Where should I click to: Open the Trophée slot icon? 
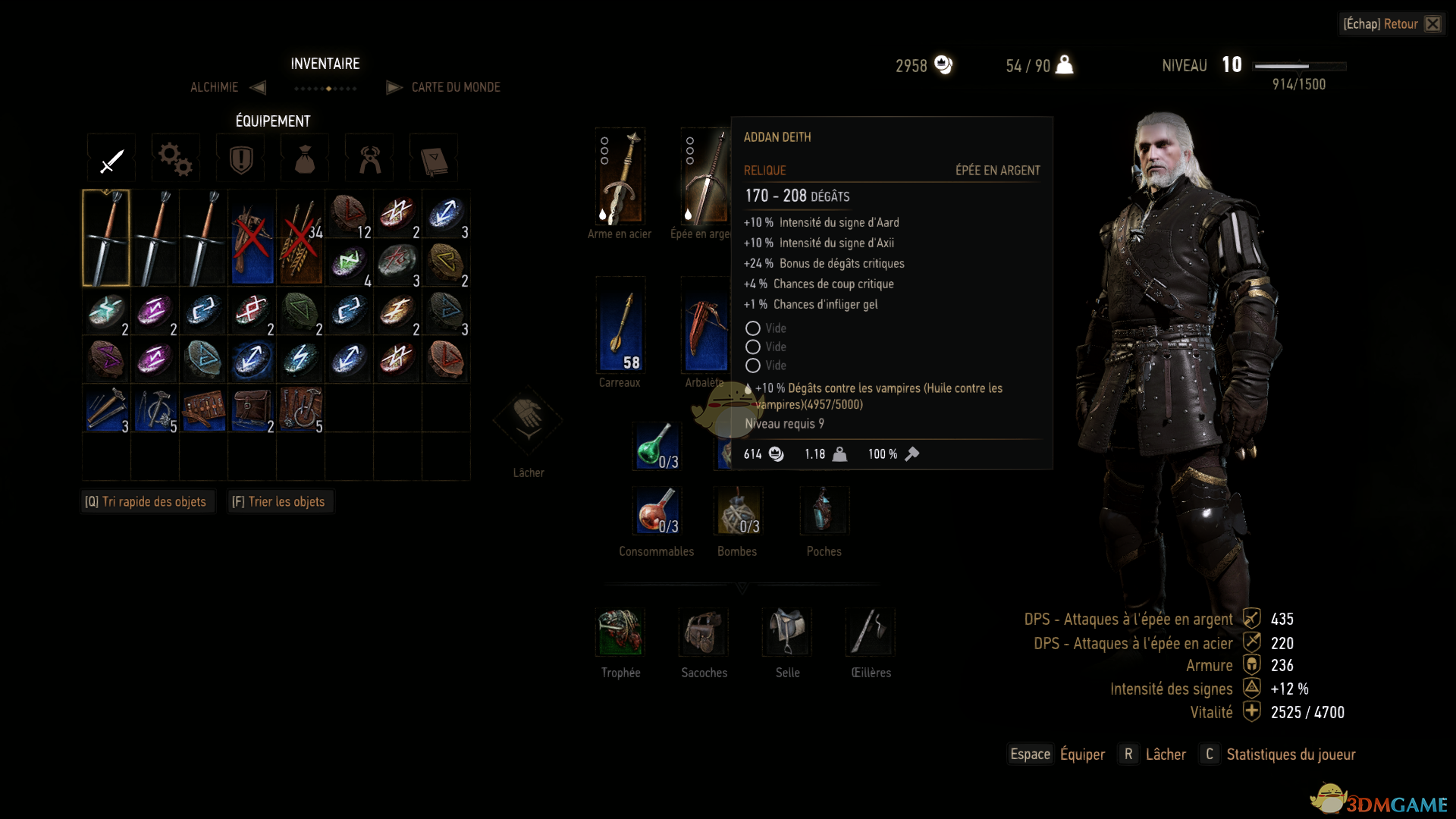point(620,632)
